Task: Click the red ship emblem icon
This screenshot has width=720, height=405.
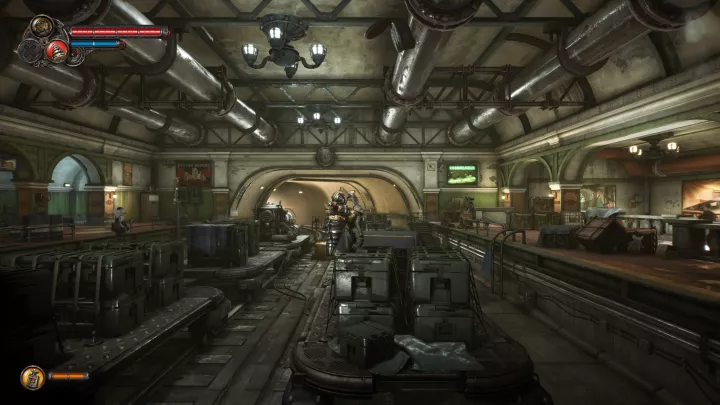Action: point(57,49)
